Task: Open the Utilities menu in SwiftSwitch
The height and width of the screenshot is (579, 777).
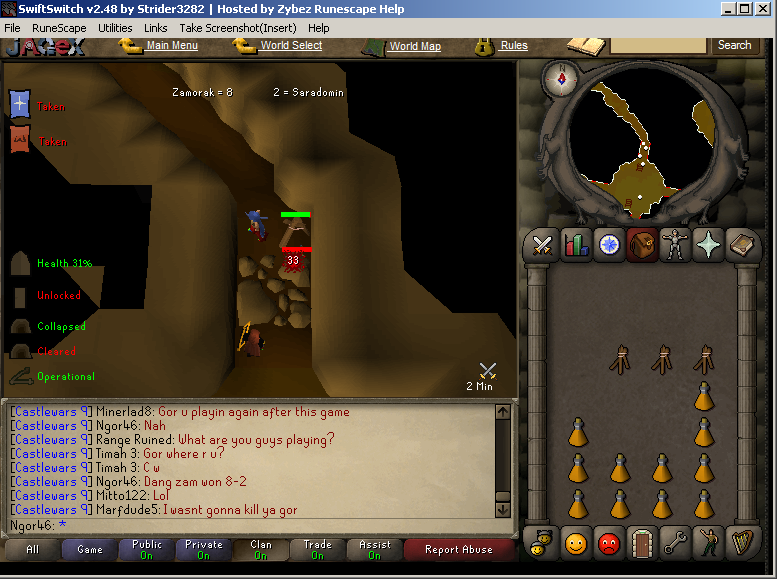Action: (115, 28)
